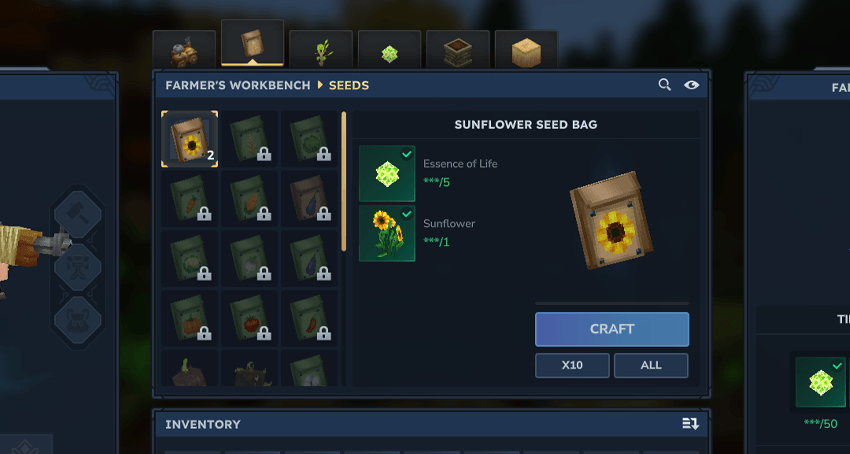Viewport: 850px width, 454px height.
Task: Select the locked wheat seed bag recipe
Action: coord(249,139)
